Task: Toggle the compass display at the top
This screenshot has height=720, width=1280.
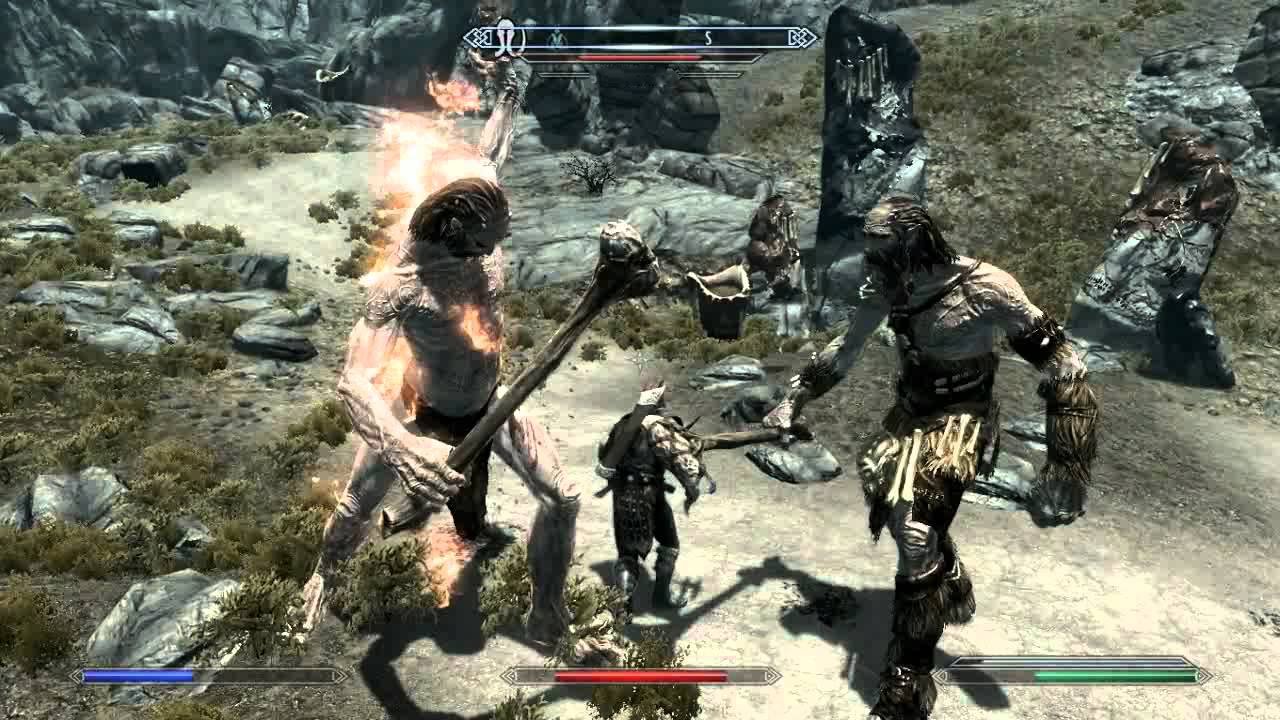Action: click(640, 37)
